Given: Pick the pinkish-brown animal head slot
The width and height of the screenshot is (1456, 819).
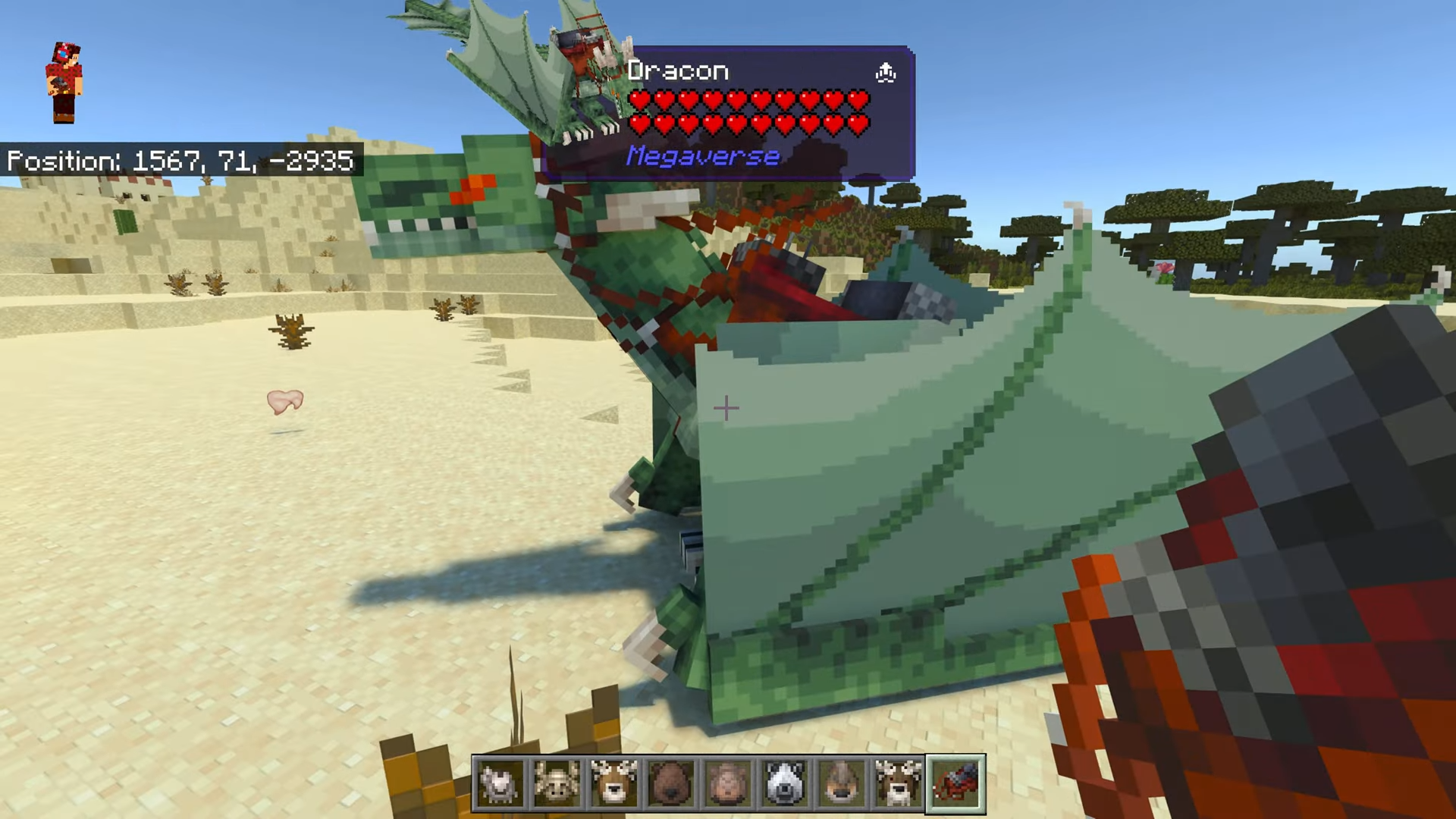Looking at the screenshot, I should [x=727, y=783].
